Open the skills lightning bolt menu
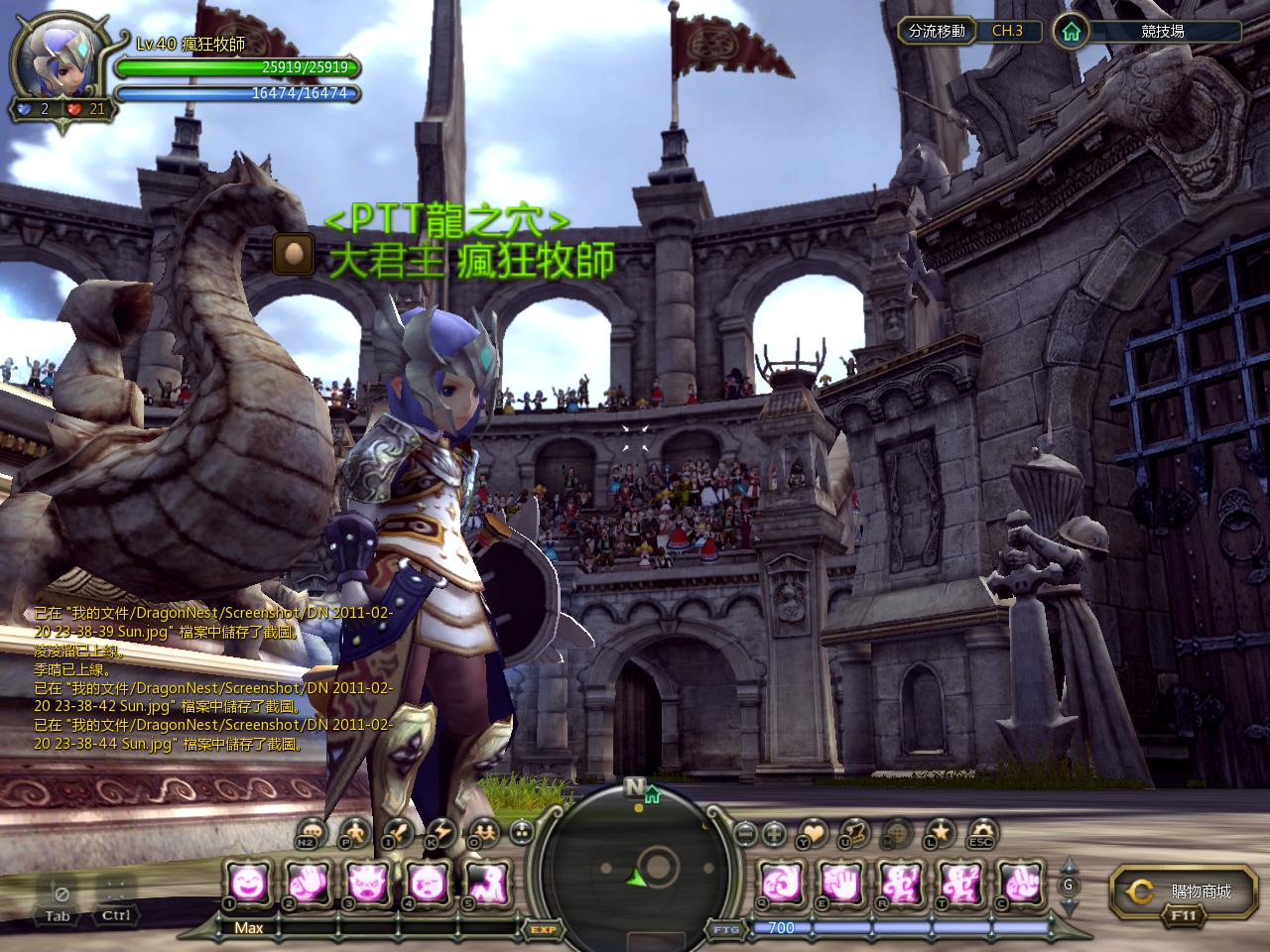Image resolution: width=1270 pixels, height=952 pixels. click(x=441, y=831)
